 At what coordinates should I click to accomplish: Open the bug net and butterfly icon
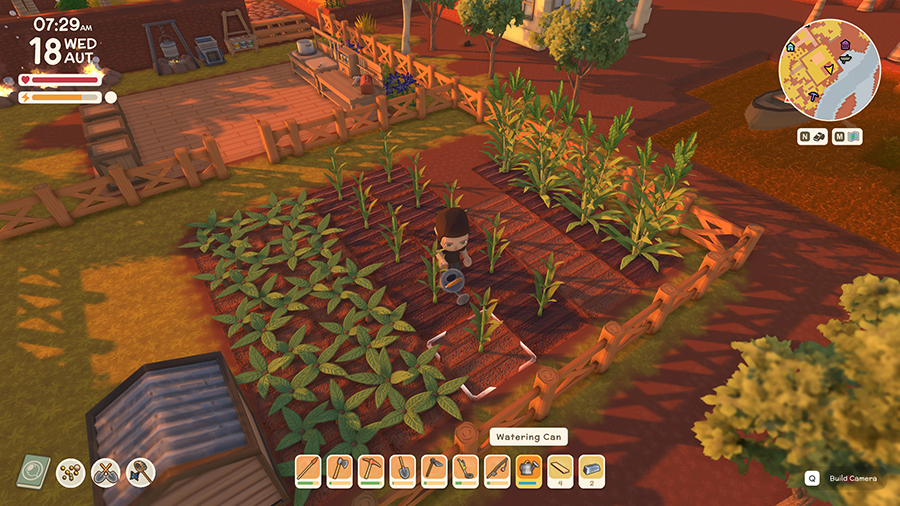tap(140, 471)
